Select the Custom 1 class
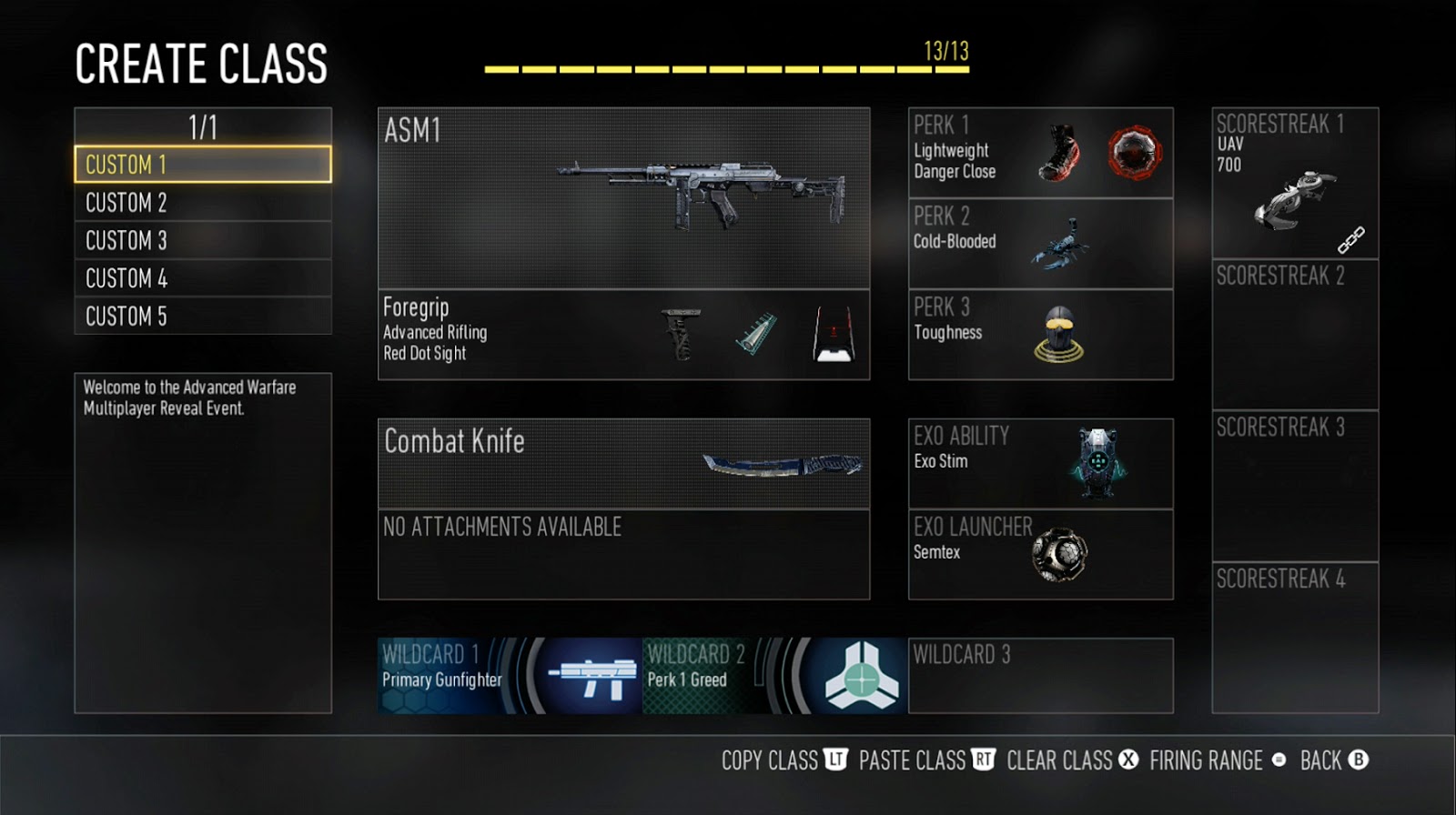Image resolution: width=1456 pixels, height=815 pixels. pyautogui.click(x=202, y=165)
